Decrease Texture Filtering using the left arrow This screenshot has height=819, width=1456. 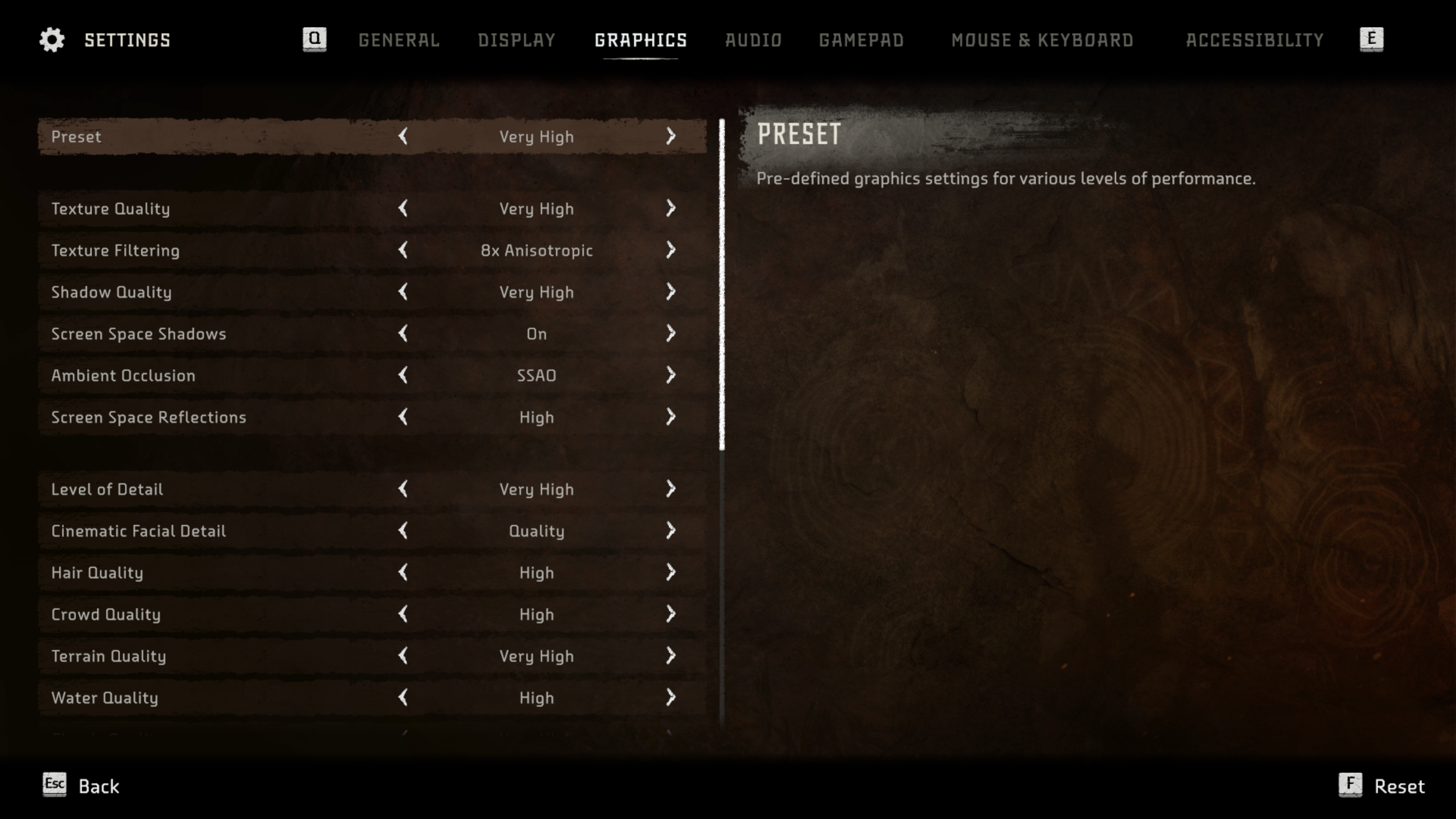403,250
